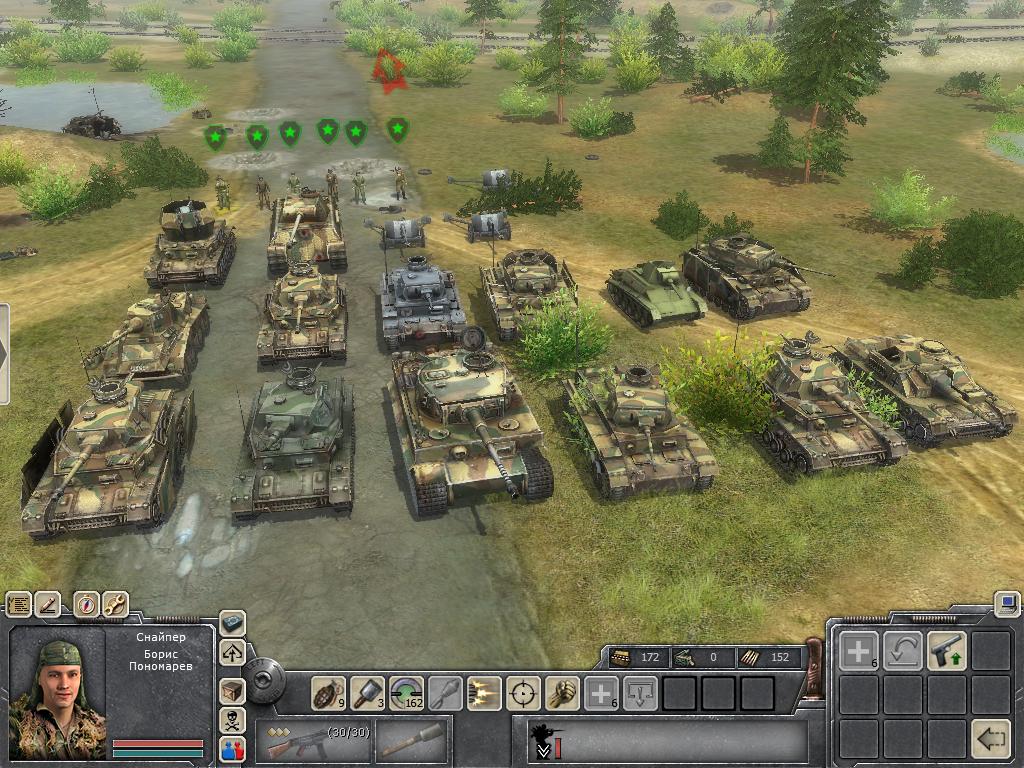Image resolution: width=1024 pixels, height=768 pixels.
Task: Select the wooden crate button
Action: click(232, 688)
